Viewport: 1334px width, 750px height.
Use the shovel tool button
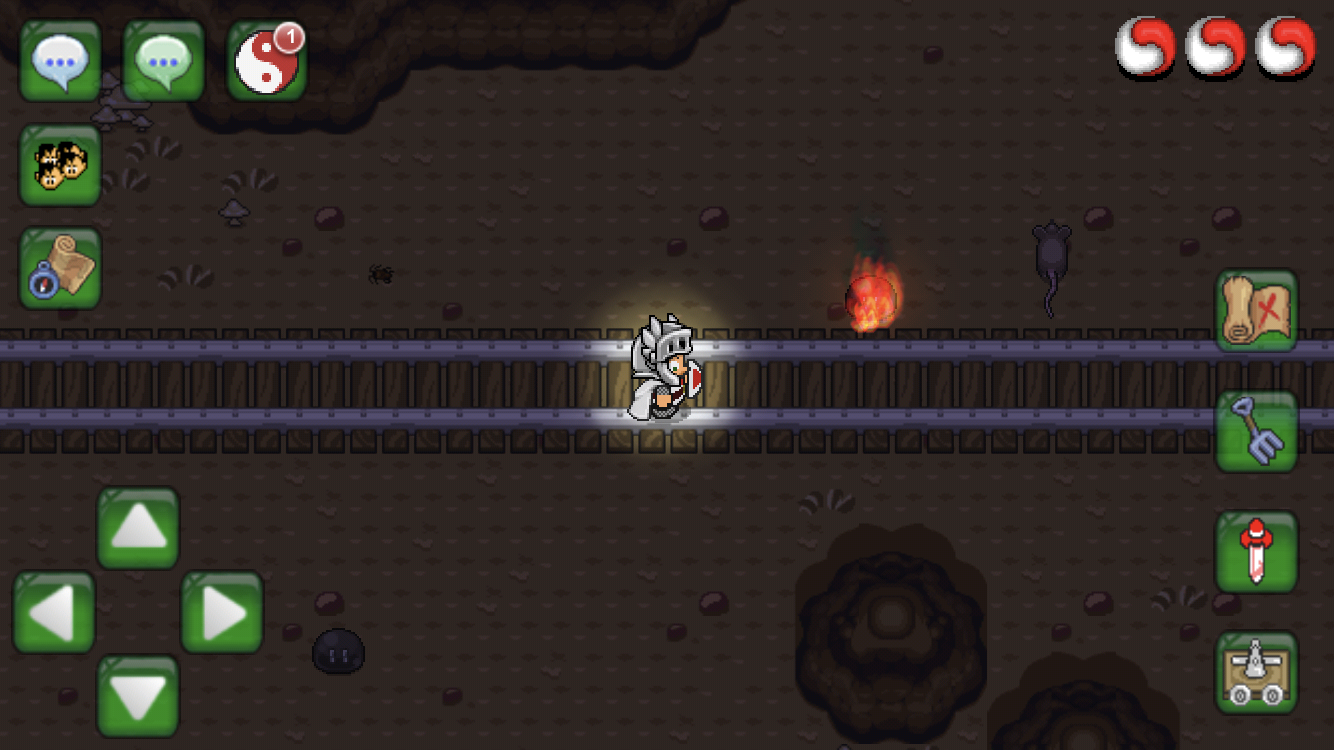click(1256, 431)
